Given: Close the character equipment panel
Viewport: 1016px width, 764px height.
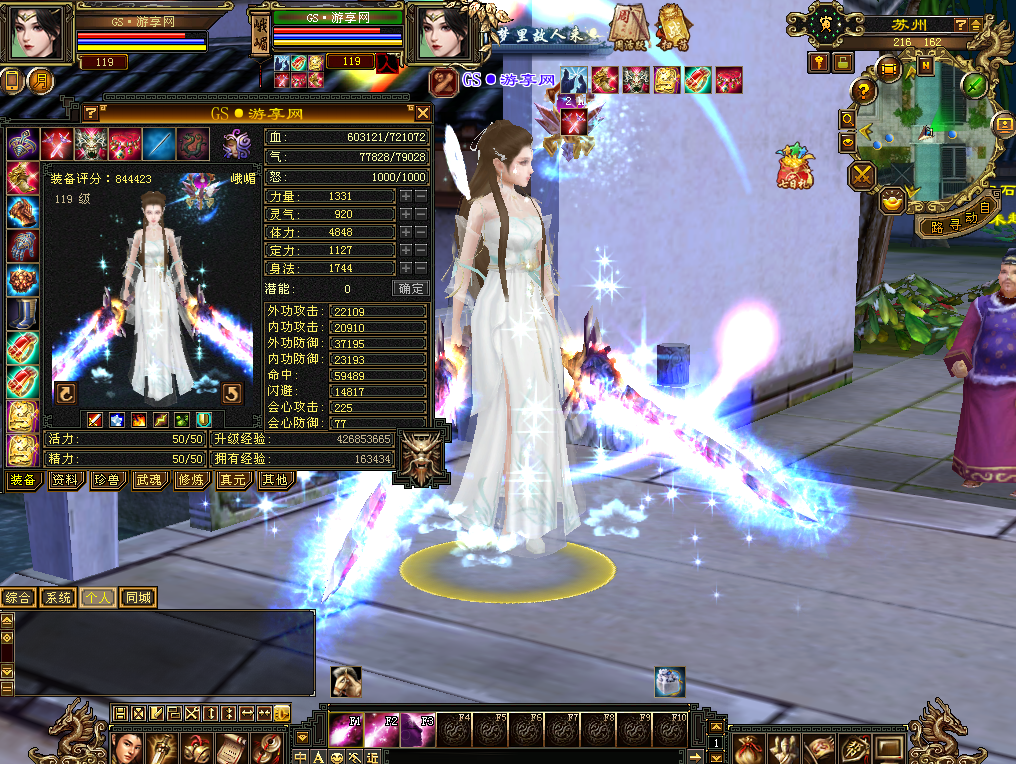Looking at the screenshot, I should (423, 113).
